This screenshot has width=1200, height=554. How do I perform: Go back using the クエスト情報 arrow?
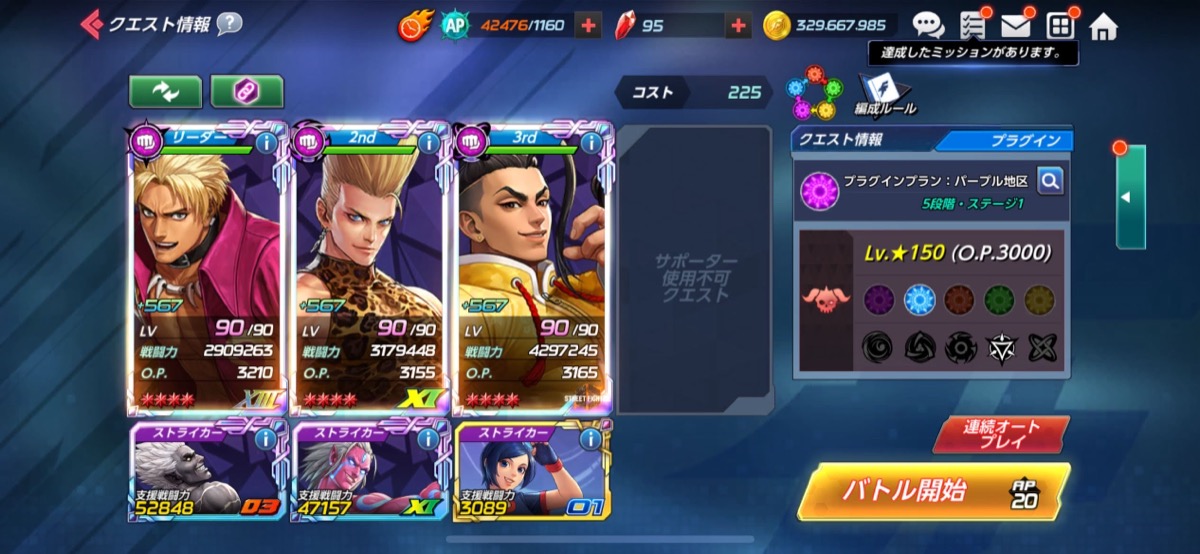click(x=91, y=24)
